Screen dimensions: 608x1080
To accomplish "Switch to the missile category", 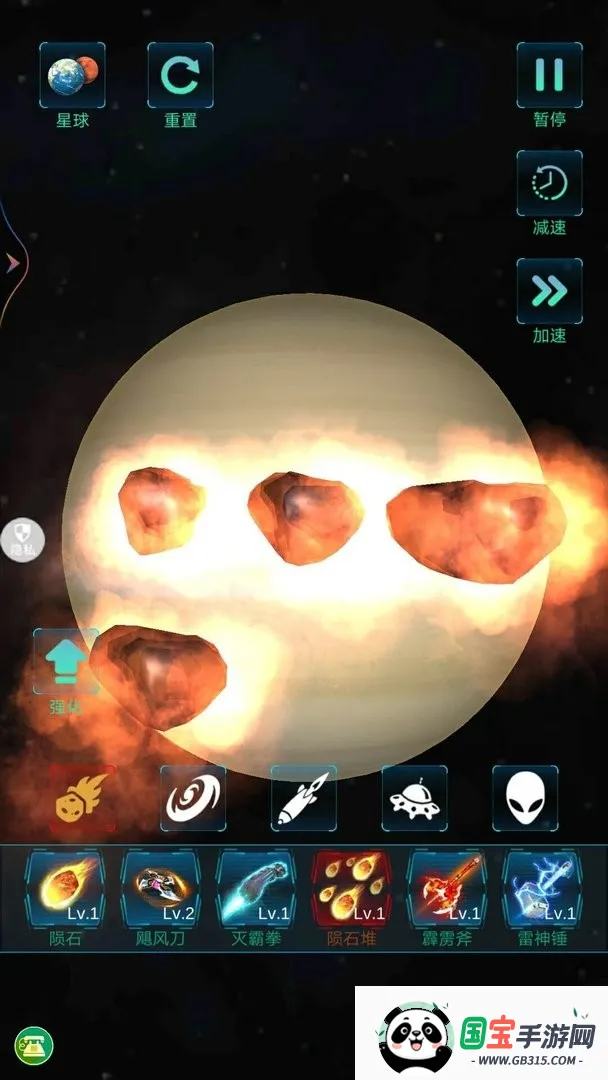I will point(304,798).
